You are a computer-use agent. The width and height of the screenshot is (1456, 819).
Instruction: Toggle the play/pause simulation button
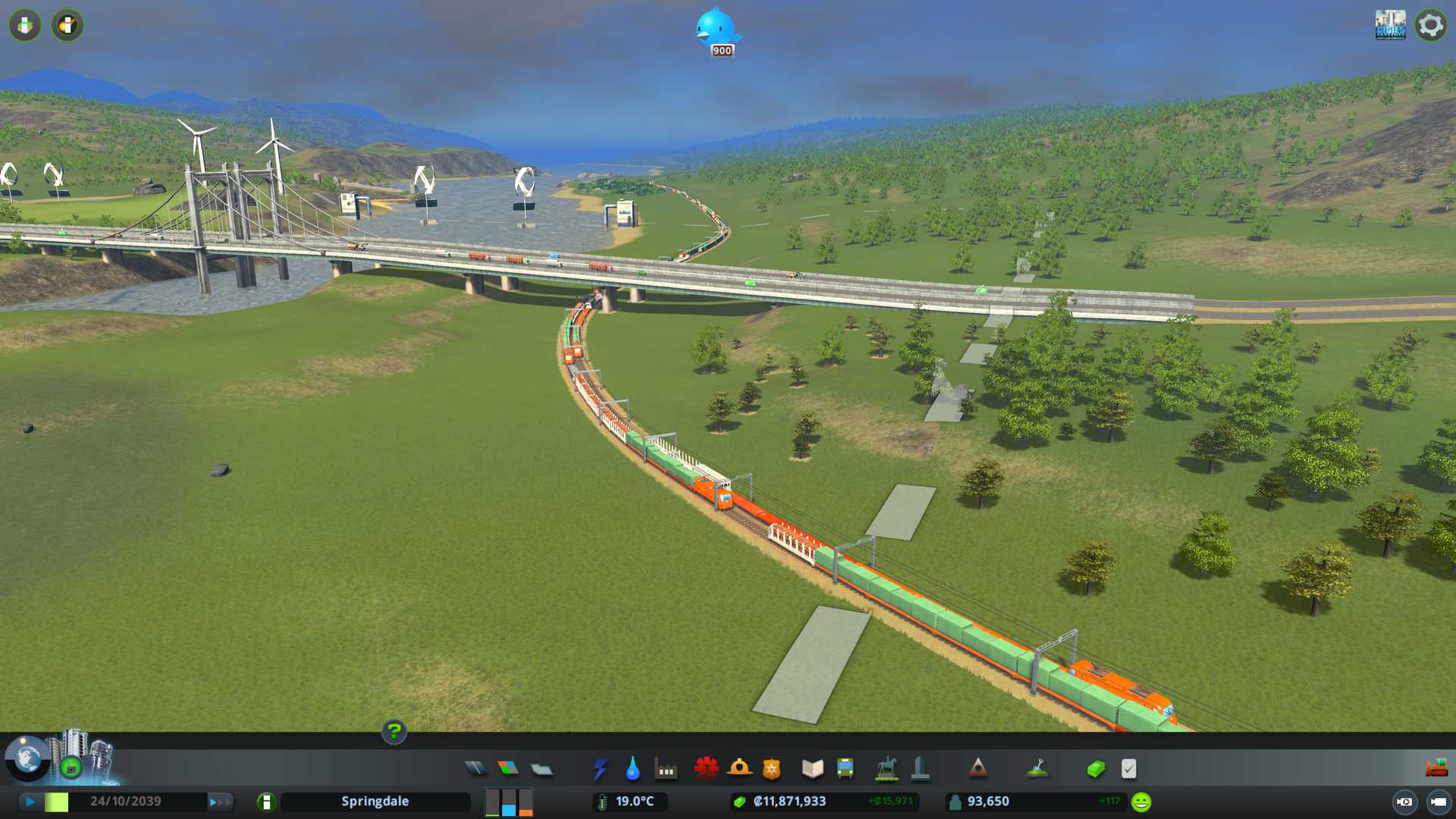[x=30, y=802]
